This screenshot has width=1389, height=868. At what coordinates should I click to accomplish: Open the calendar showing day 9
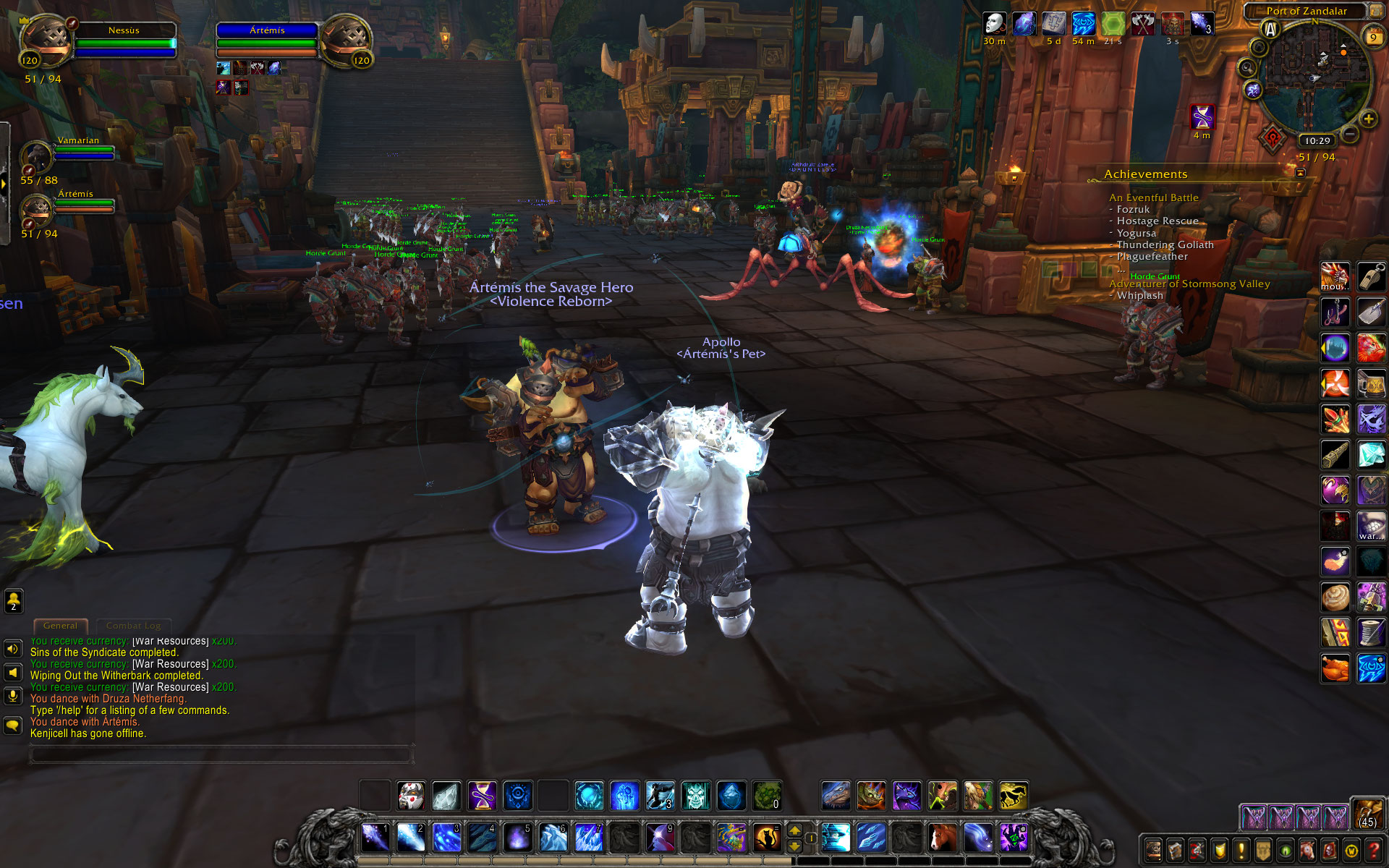[x=1372, y=36]
